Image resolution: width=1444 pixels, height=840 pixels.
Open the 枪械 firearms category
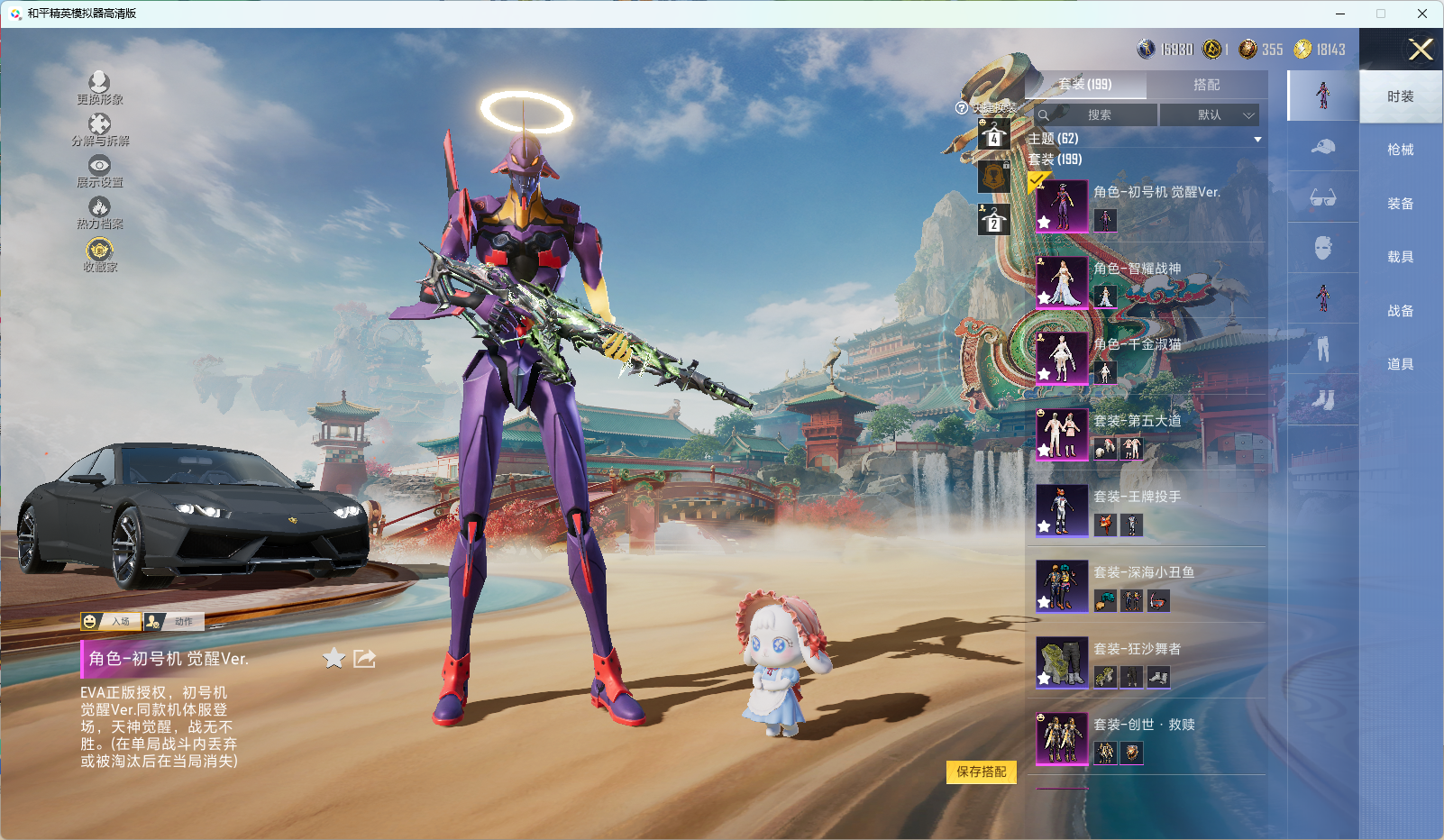[1400, 150]
